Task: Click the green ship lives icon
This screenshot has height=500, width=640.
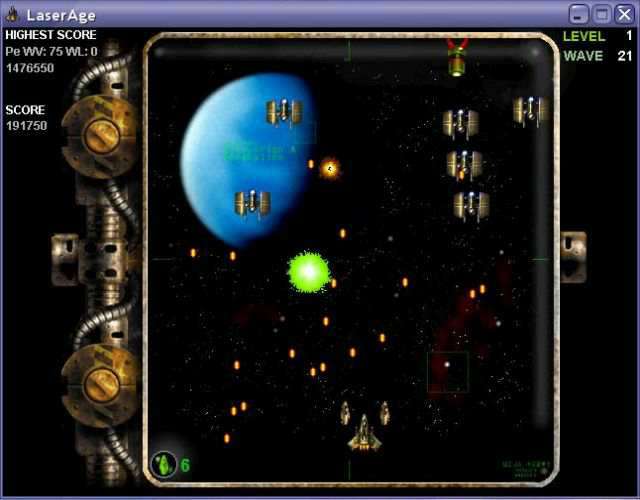Action: (x=163, y=464)
